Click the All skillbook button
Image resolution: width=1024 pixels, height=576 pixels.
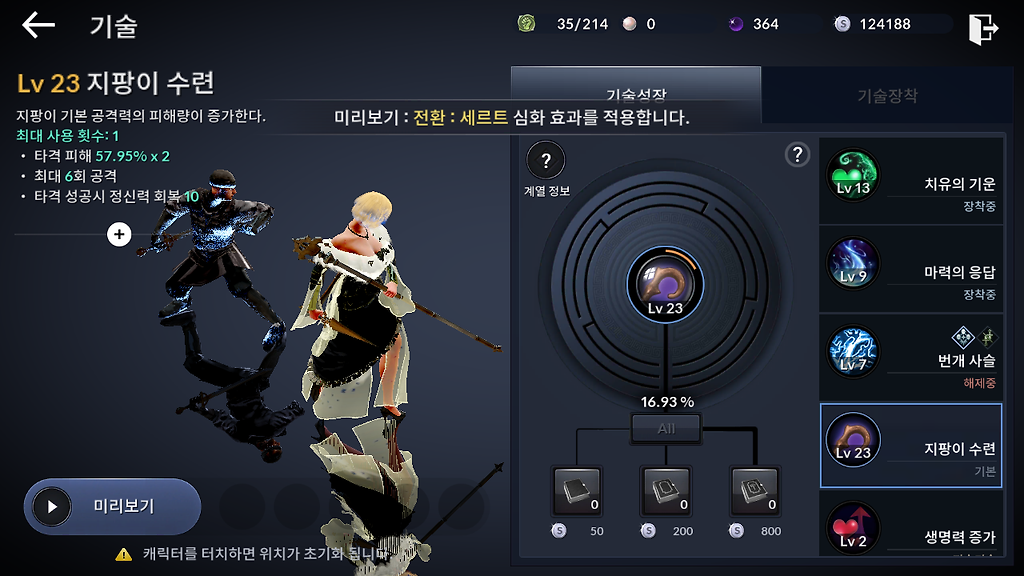pyautogui.click(x=666, y=428)
